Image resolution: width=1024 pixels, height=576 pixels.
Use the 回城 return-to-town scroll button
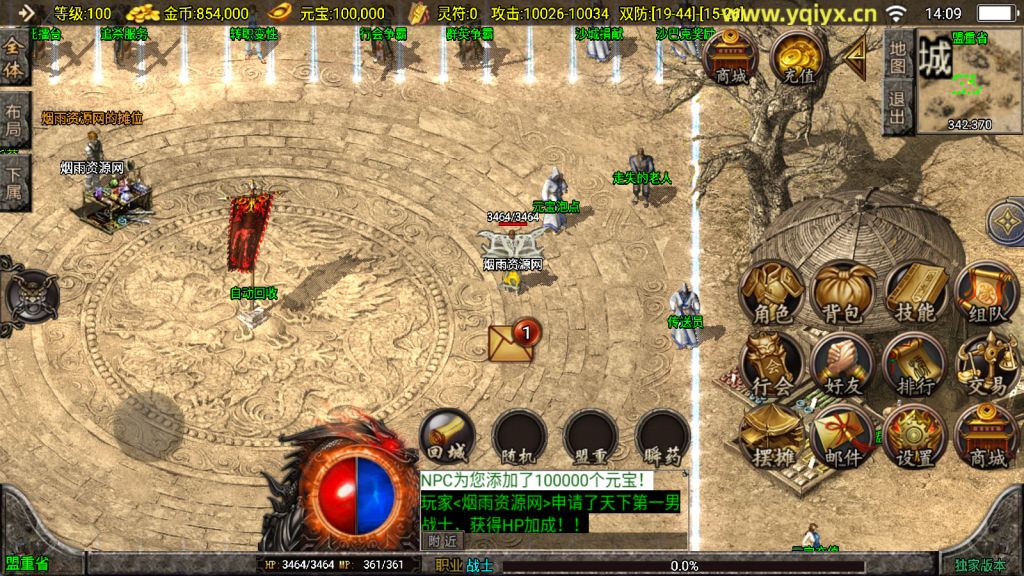coord(447,438)
